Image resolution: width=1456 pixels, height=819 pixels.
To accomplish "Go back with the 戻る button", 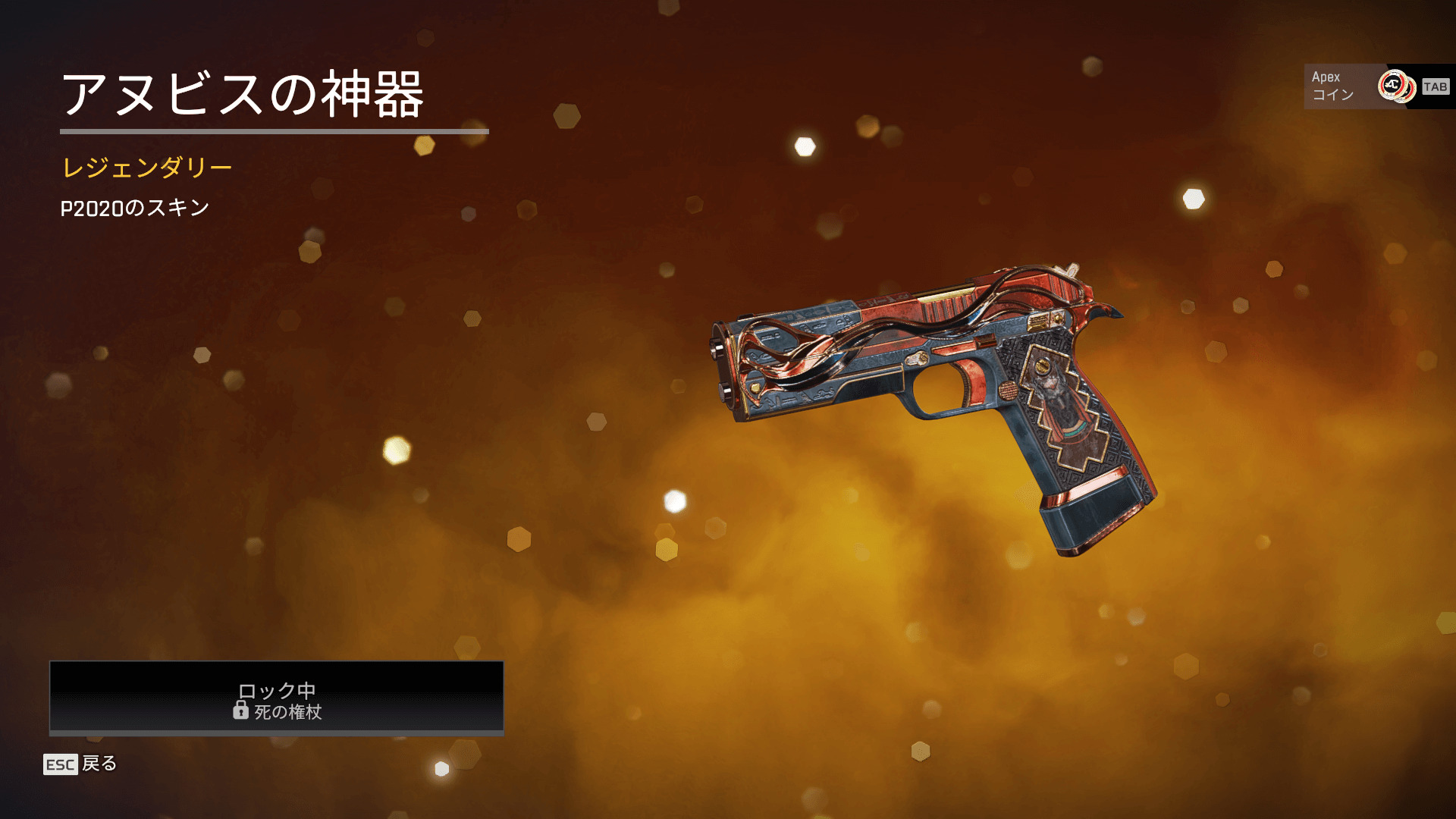I will pos(80,764).
